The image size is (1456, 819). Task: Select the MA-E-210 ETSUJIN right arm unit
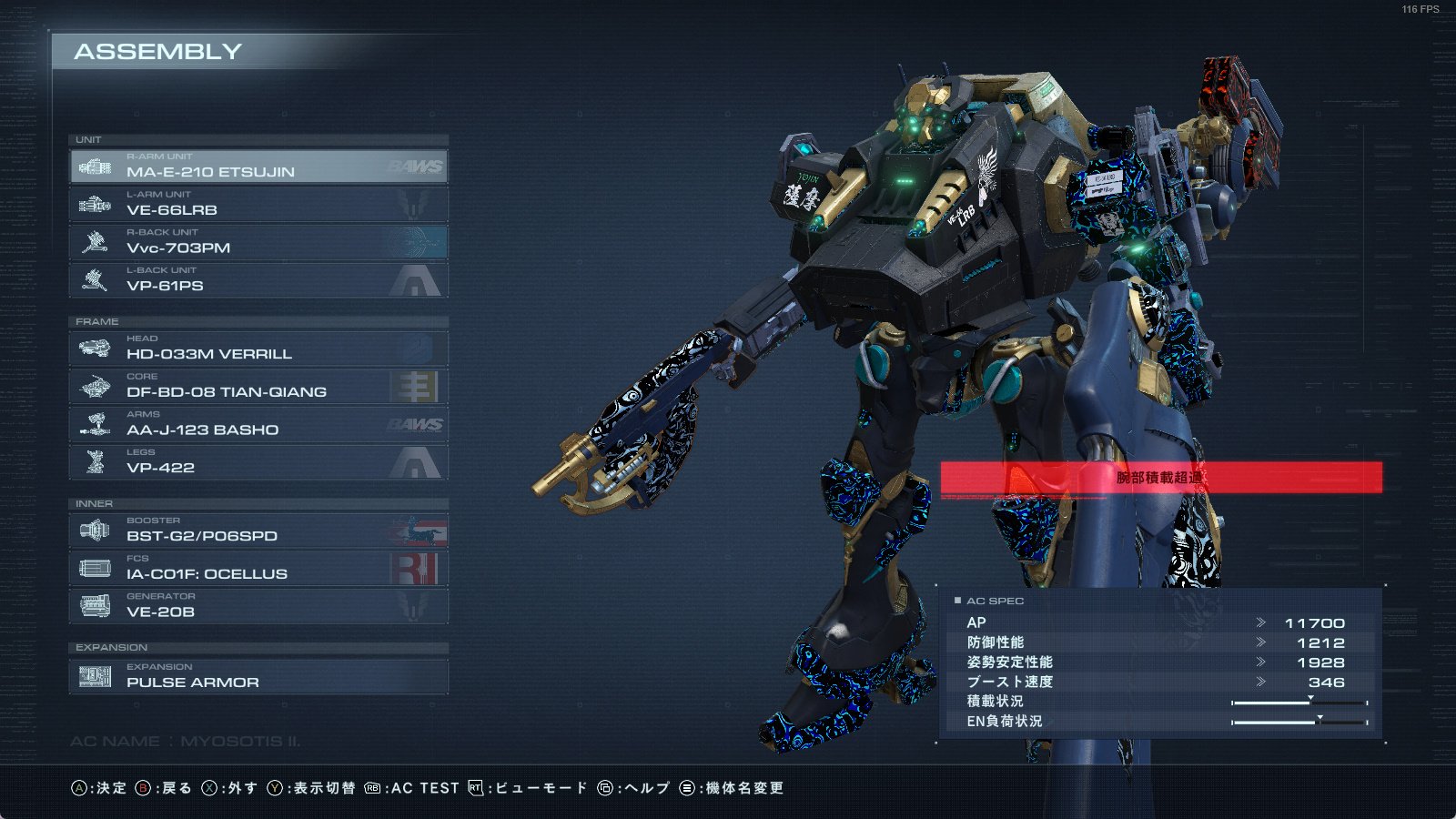tap(258, 167)
